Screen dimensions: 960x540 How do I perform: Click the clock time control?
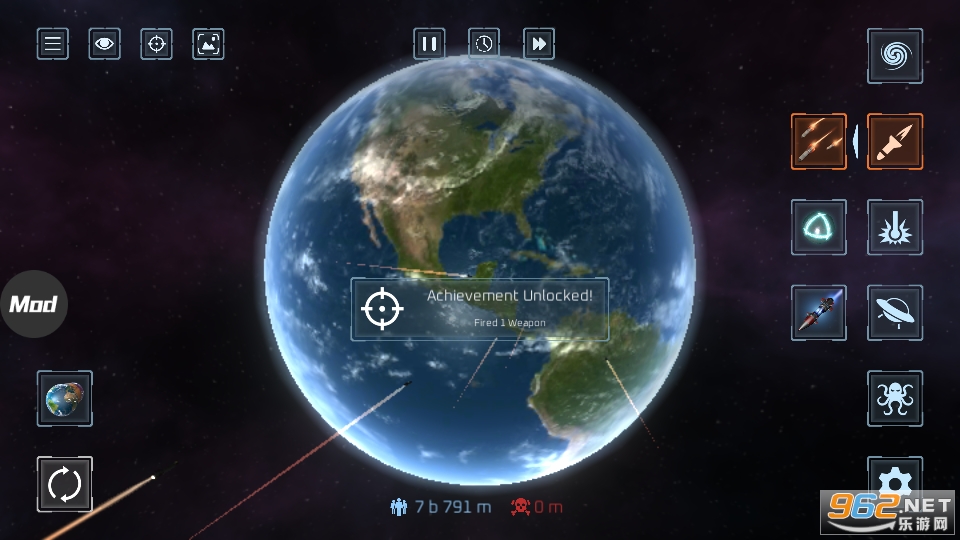[x=484, y=44]
